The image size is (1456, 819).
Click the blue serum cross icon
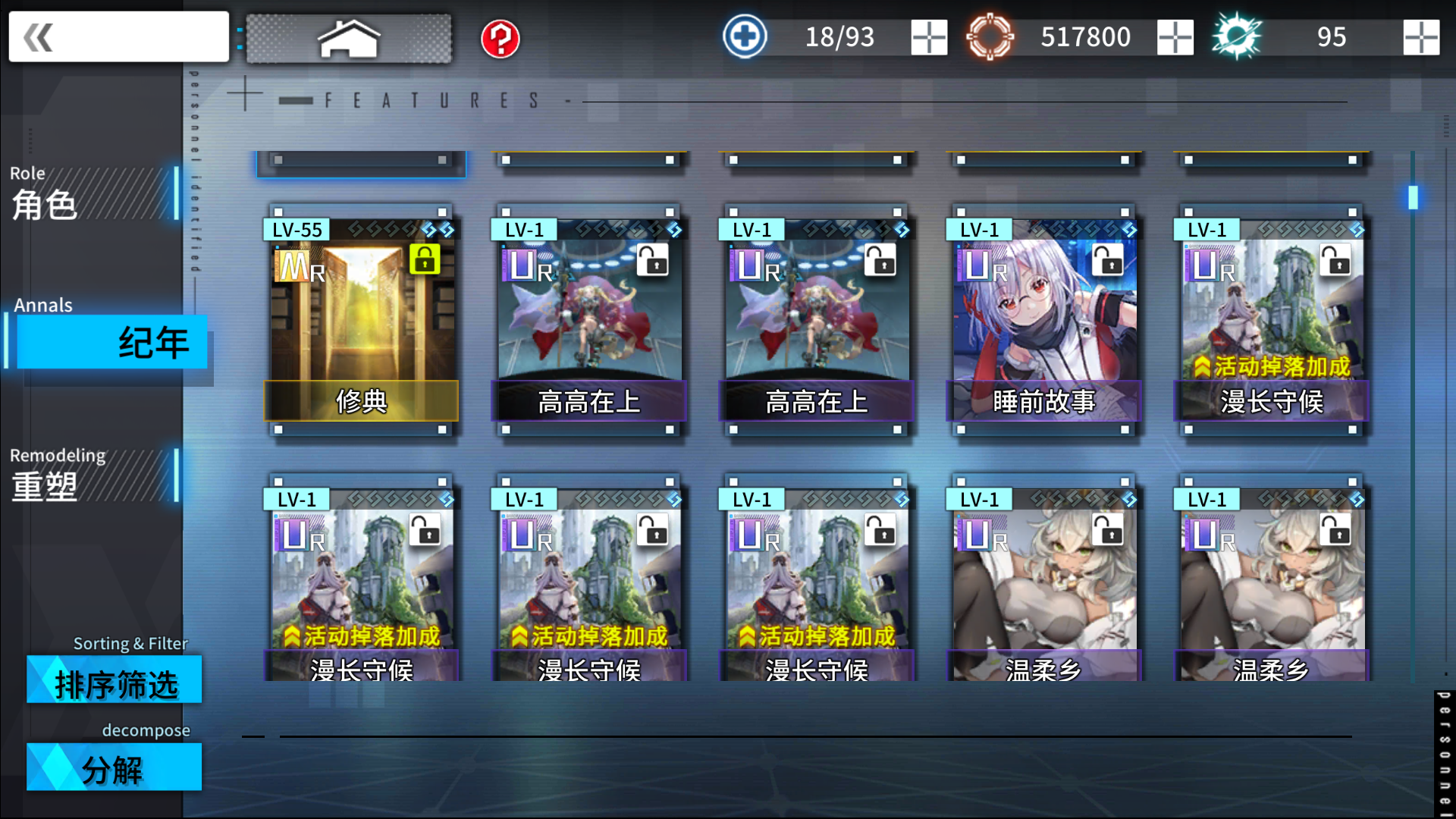[744, 36]
